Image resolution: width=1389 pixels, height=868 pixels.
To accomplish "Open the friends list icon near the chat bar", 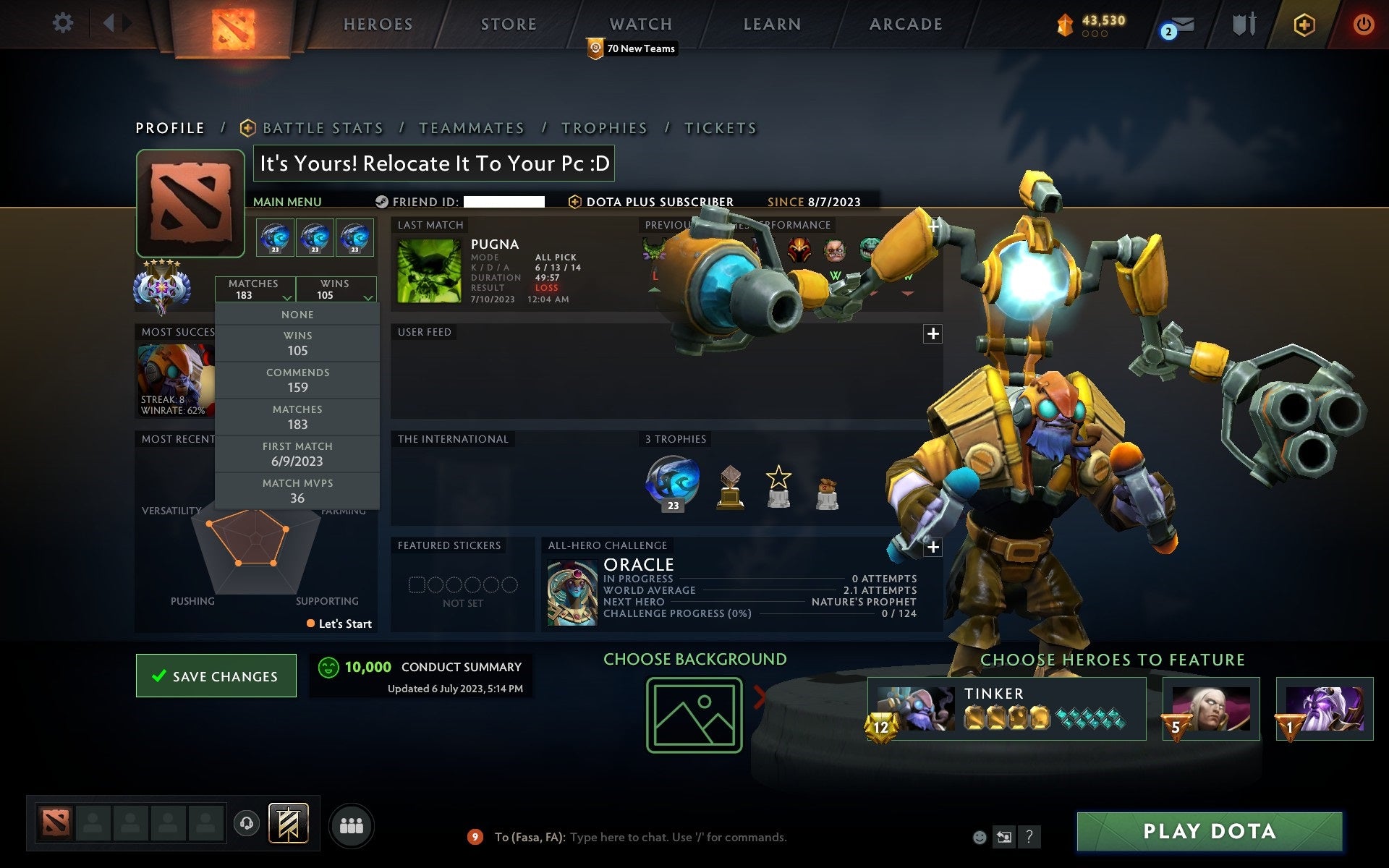I will click(x=352, y=825).
